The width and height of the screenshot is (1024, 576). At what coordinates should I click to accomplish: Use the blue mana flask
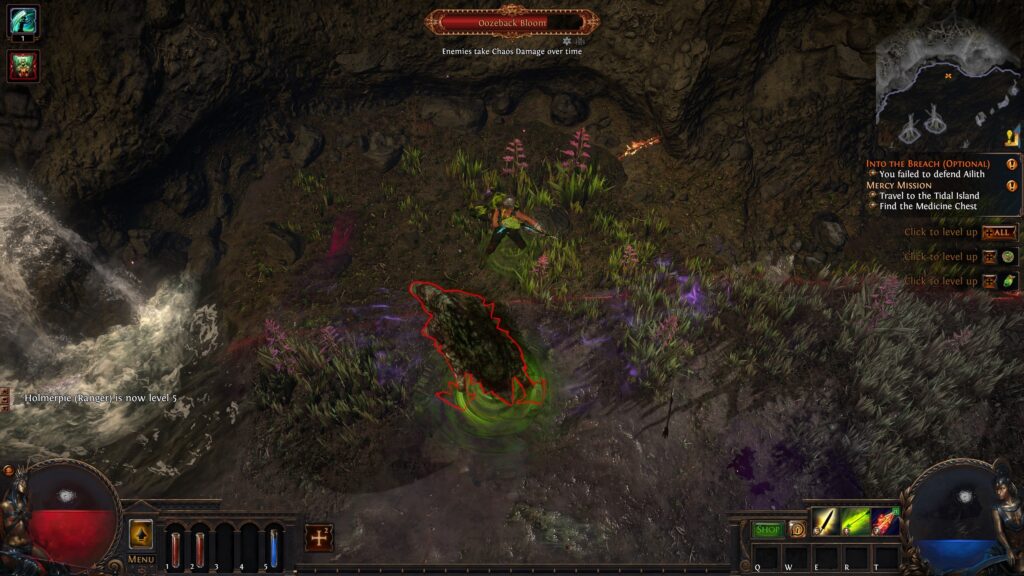coord(273,548)
